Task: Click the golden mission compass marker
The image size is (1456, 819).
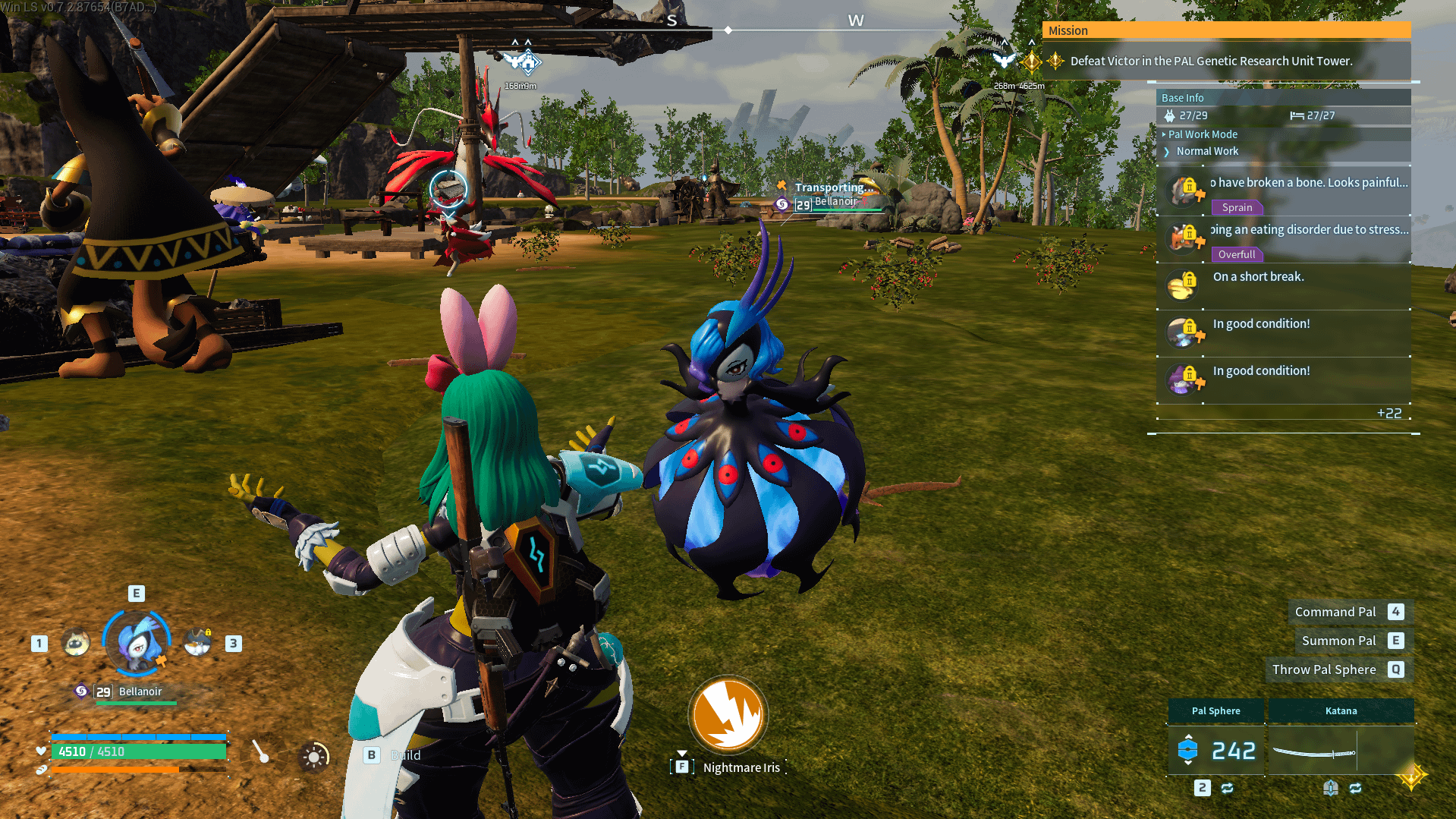Action: [1032, 61]
